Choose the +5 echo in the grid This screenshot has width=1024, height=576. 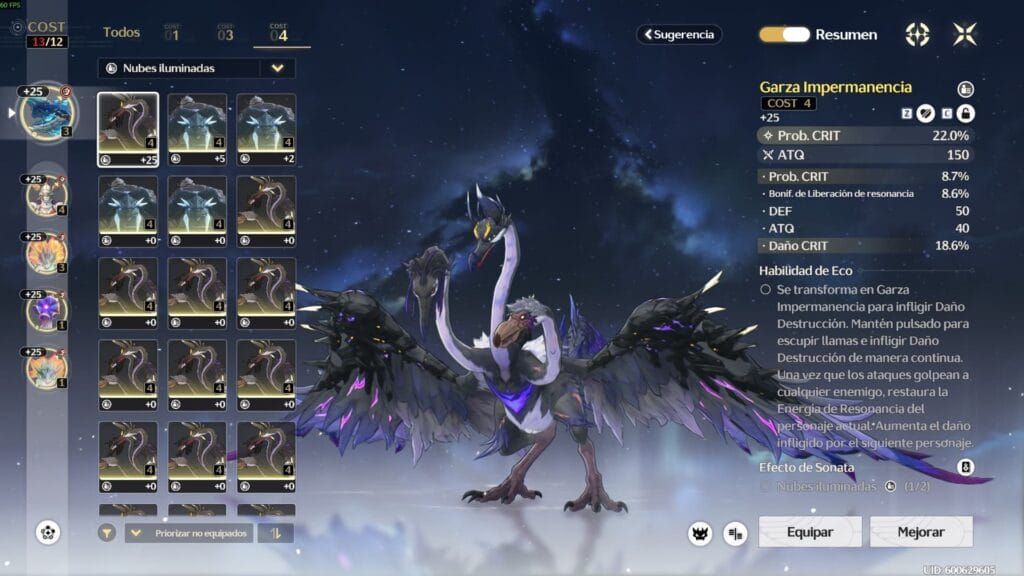pos(197,129)
